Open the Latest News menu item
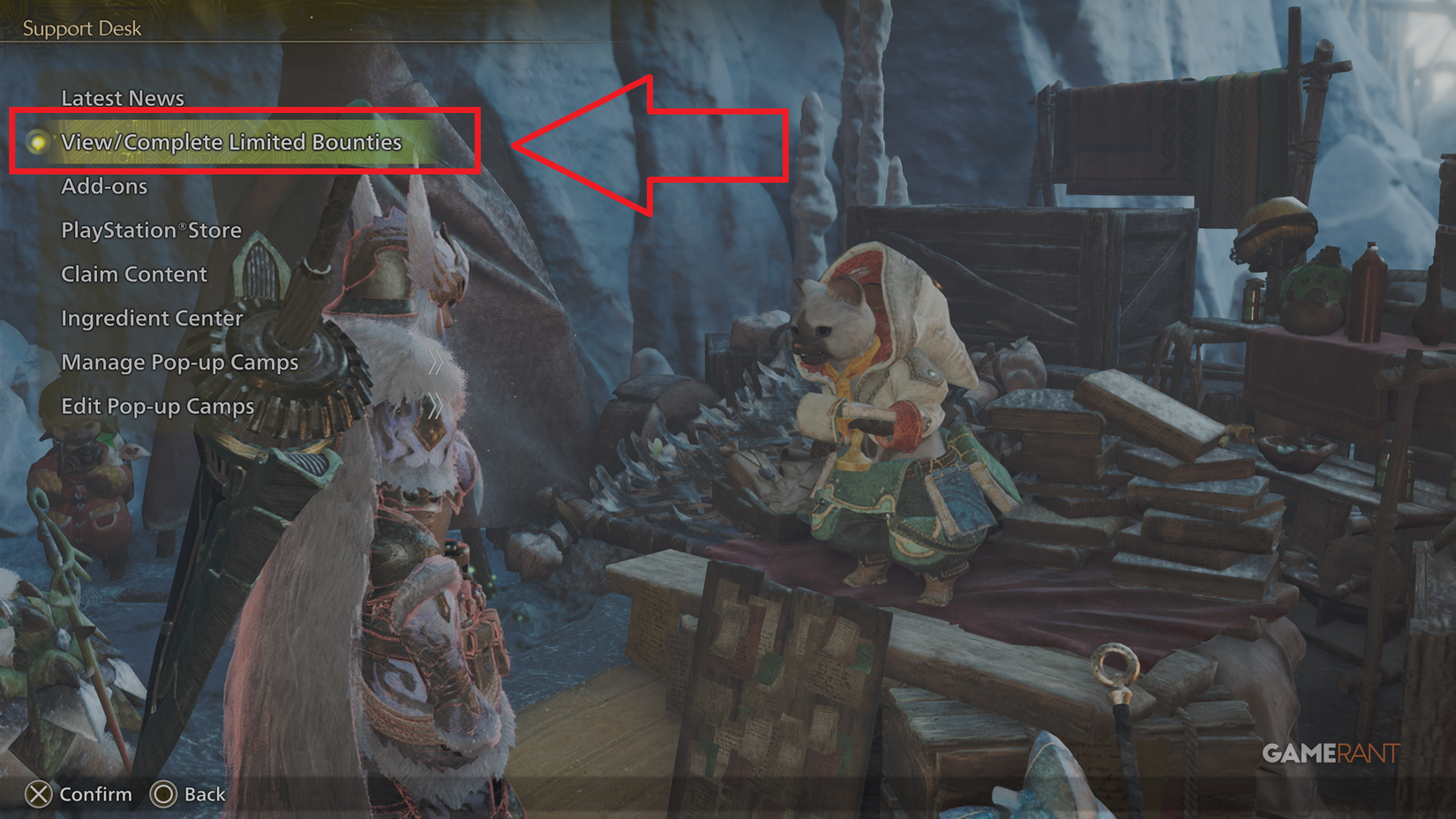 [x=123, y=98]
